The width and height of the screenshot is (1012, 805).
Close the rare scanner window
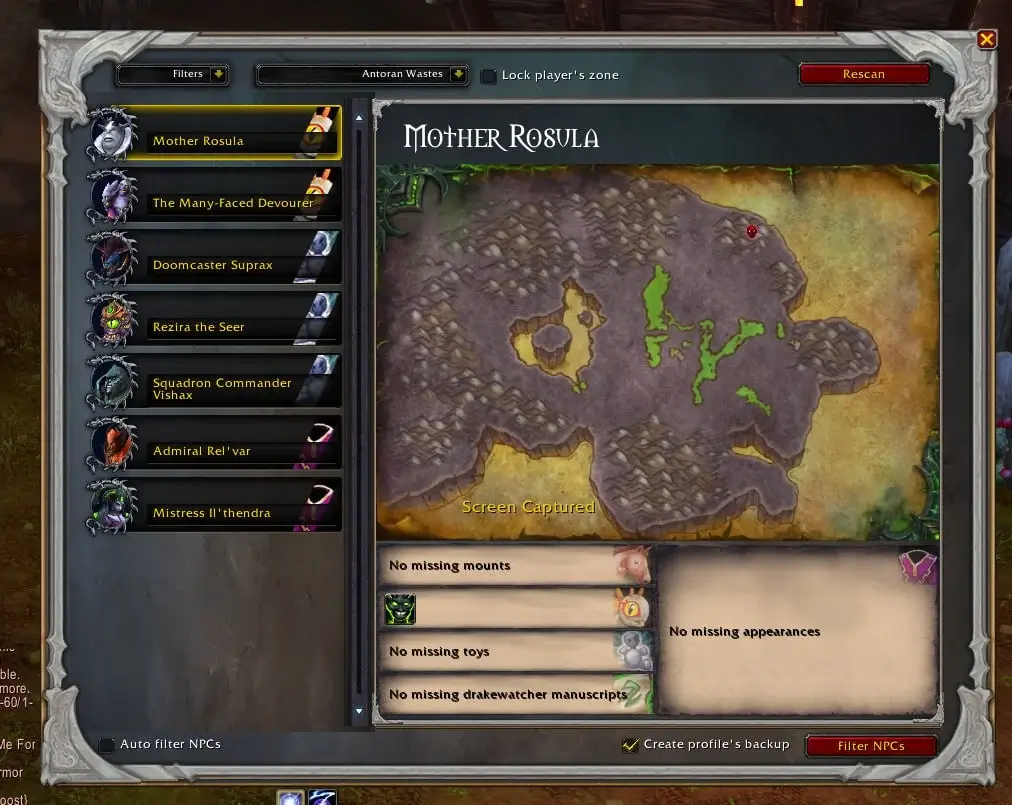point(987,39)
